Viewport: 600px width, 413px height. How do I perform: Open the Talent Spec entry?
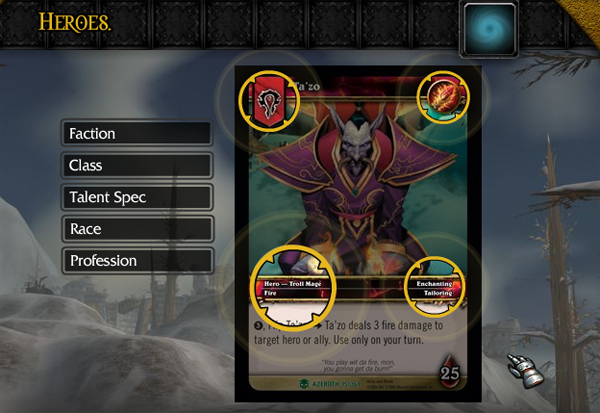(x=137, y=197)
